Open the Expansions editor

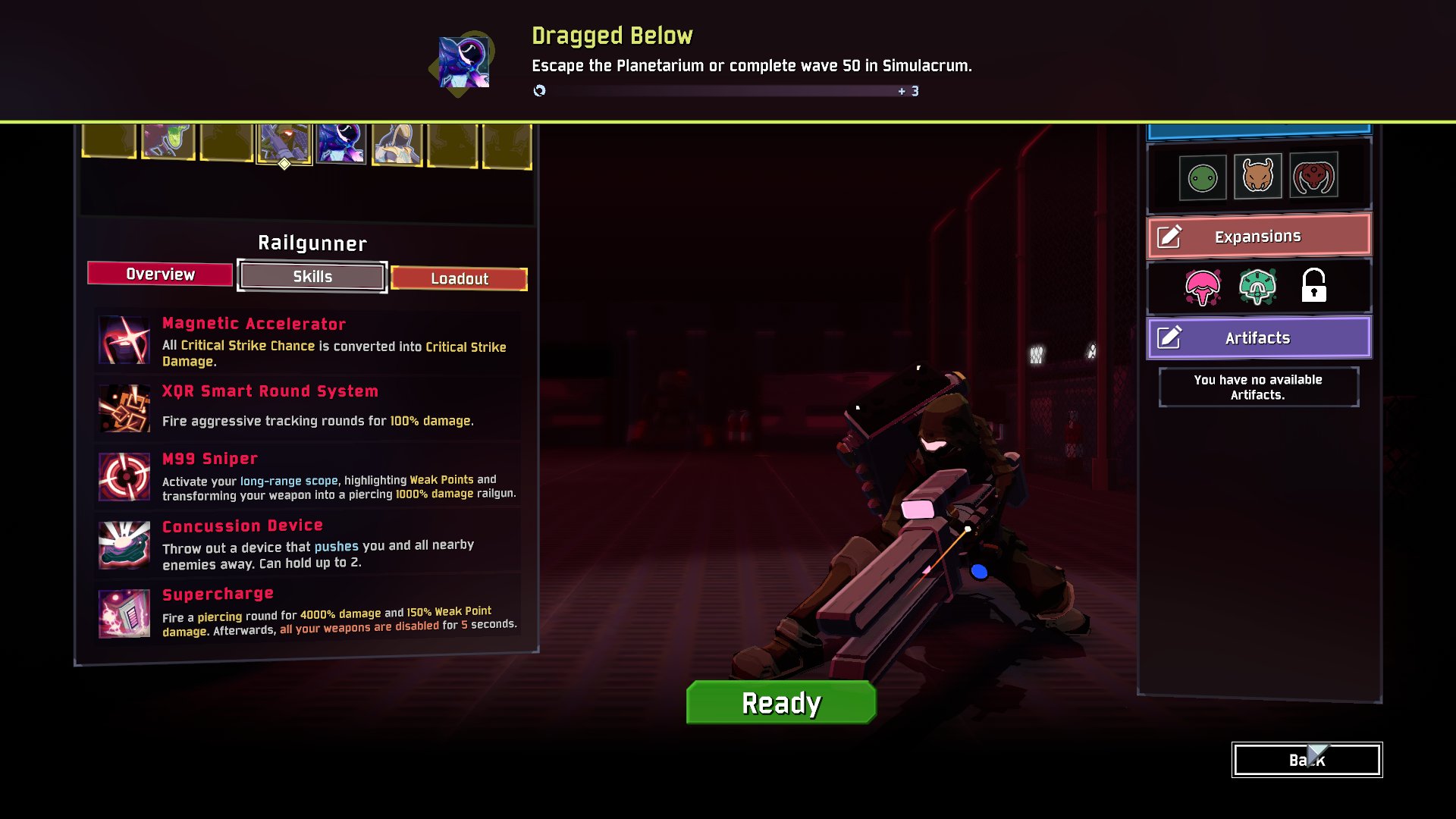pos(1258,237)
